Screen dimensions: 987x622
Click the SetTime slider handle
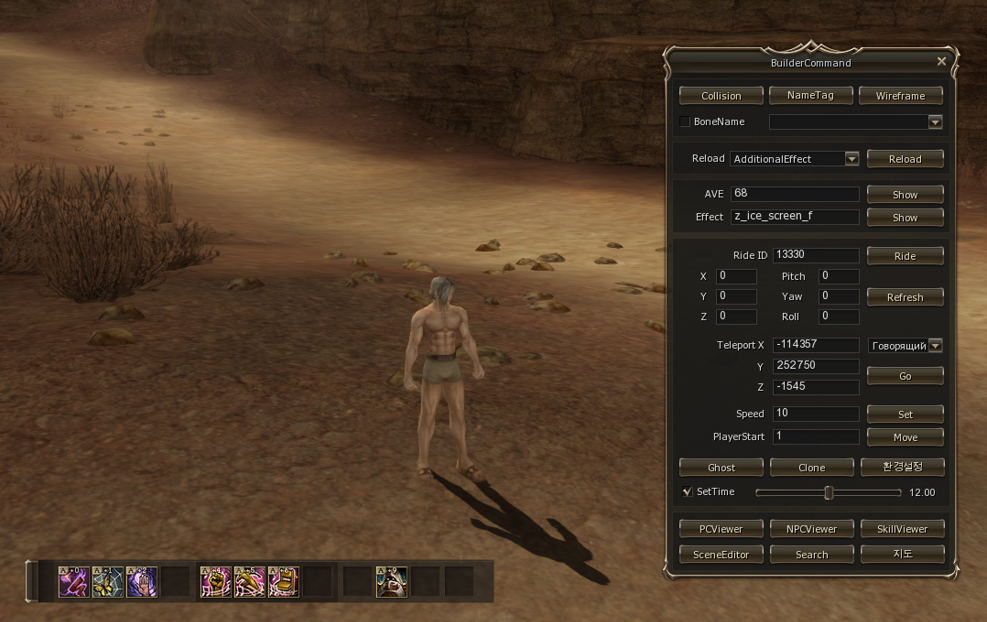[828, 493]
